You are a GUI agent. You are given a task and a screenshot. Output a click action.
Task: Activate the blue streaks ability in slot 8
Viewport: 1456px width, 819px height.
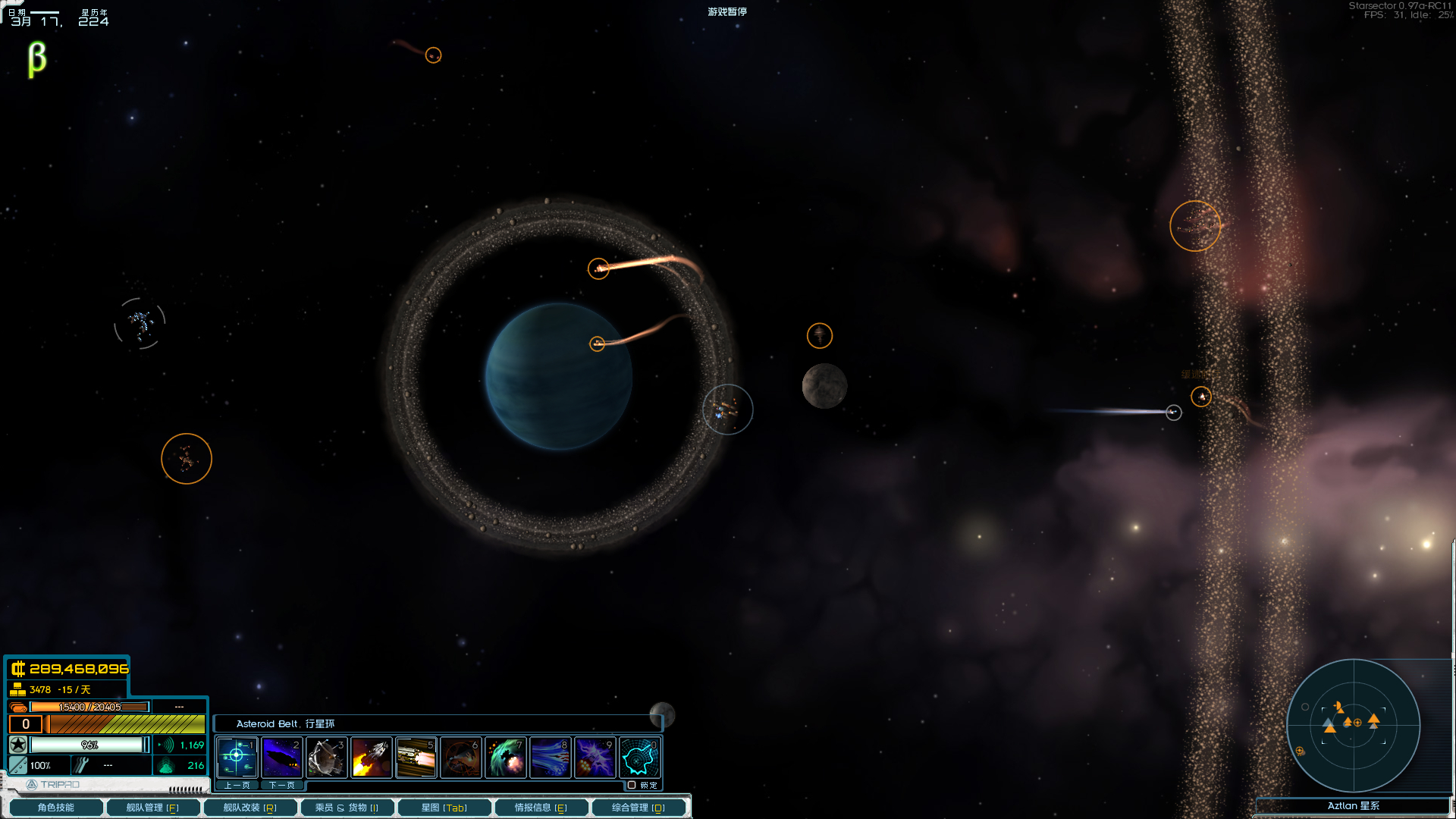pos(550,757)
